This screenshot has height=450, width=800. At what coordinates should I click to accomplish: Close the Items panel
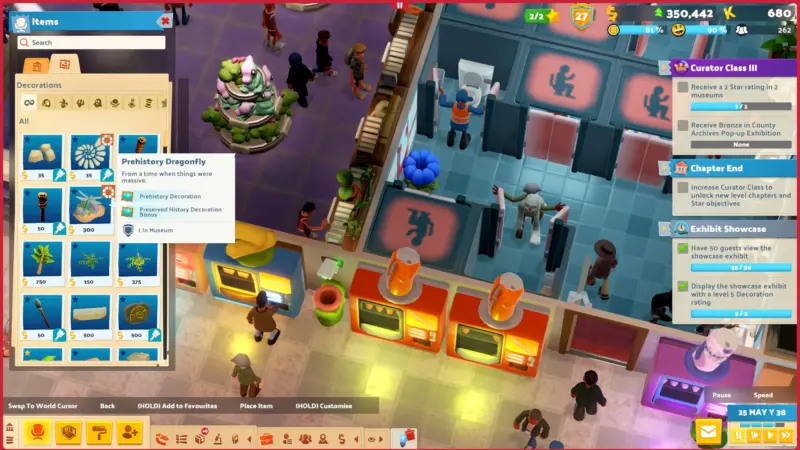[x=164, y=20]
